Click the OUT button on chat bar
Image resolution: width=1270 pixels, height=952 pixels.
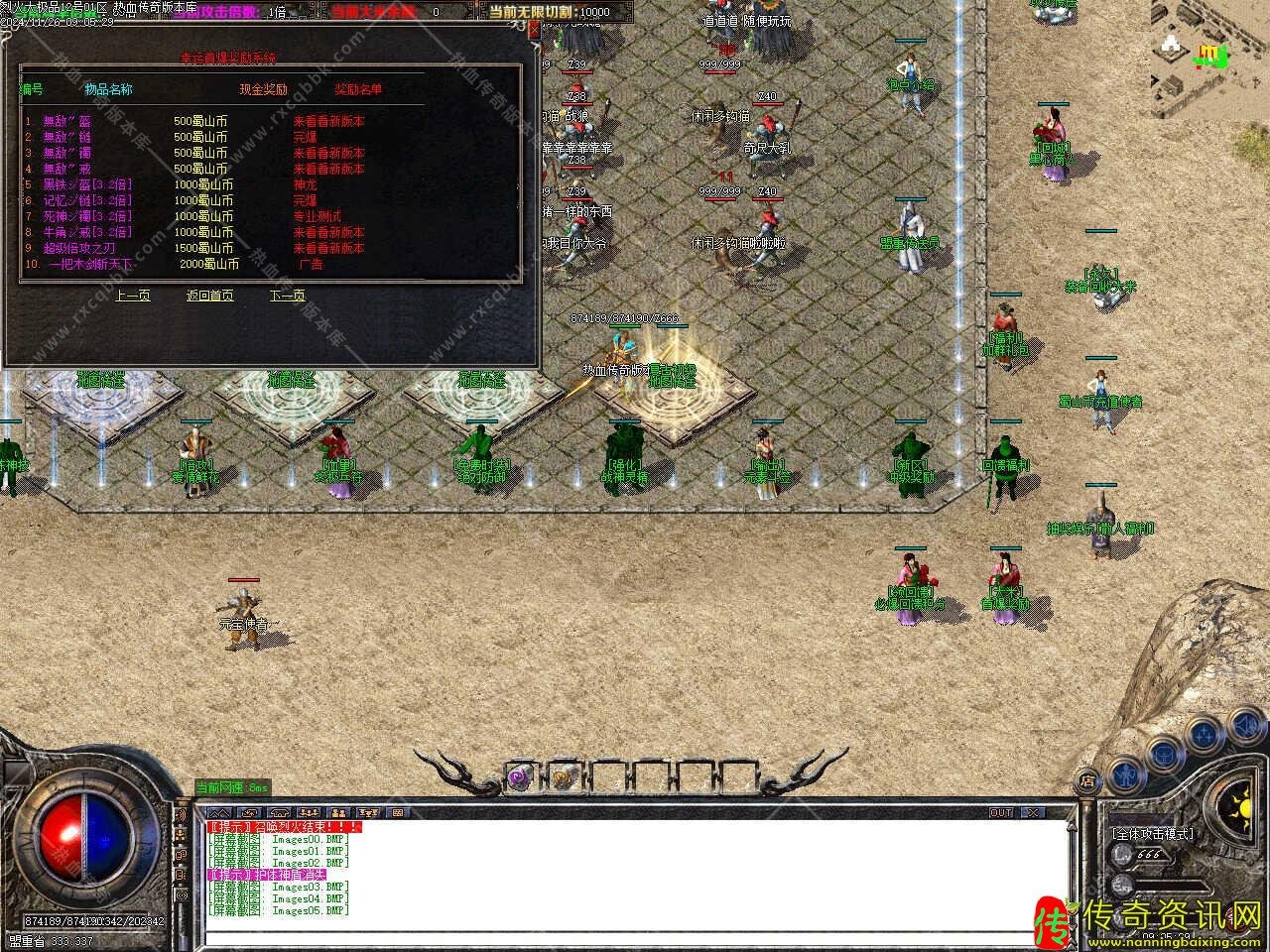[1001, 813]
